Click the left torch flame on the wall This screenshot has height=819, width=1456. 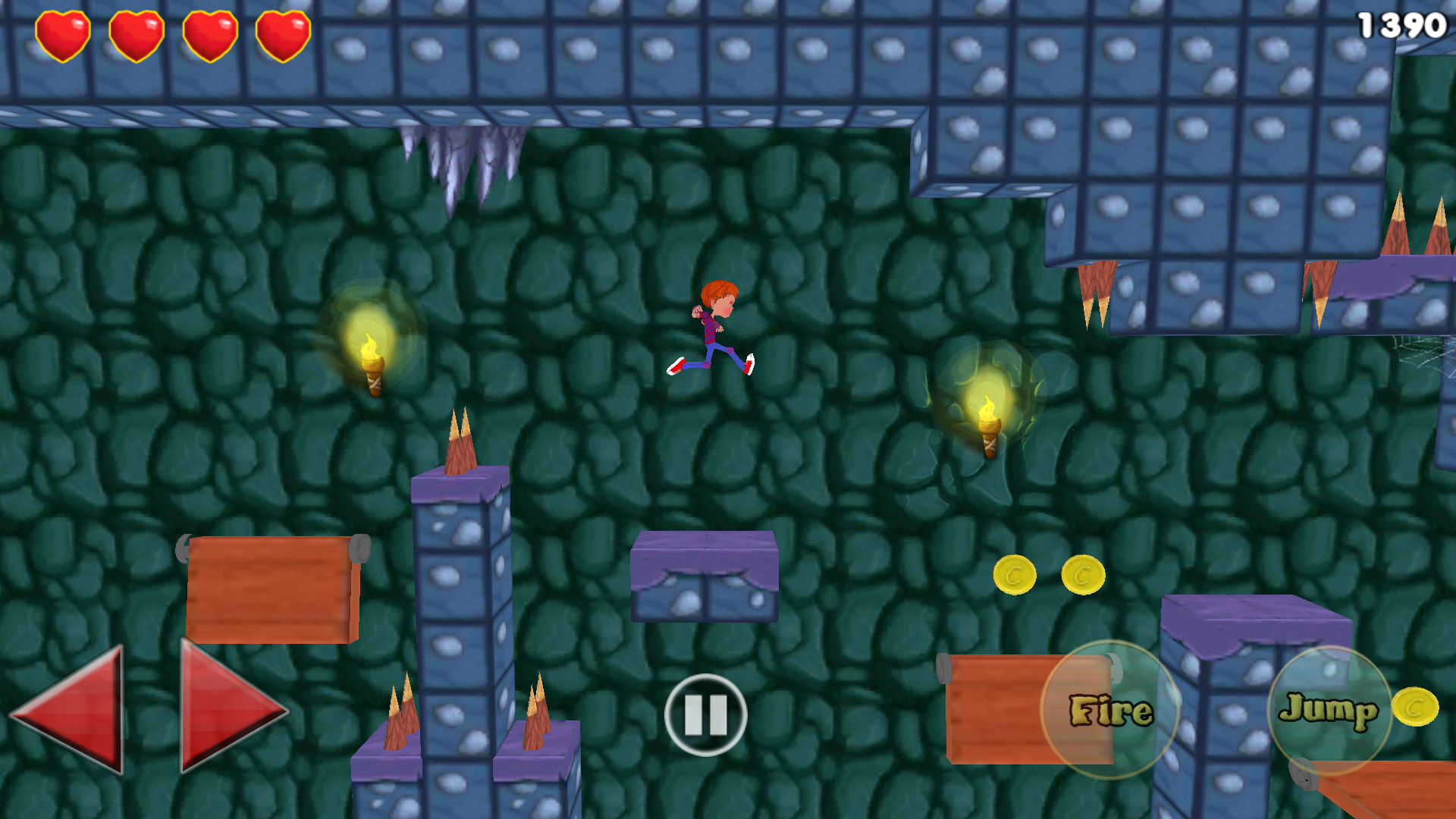click(372, 349)
